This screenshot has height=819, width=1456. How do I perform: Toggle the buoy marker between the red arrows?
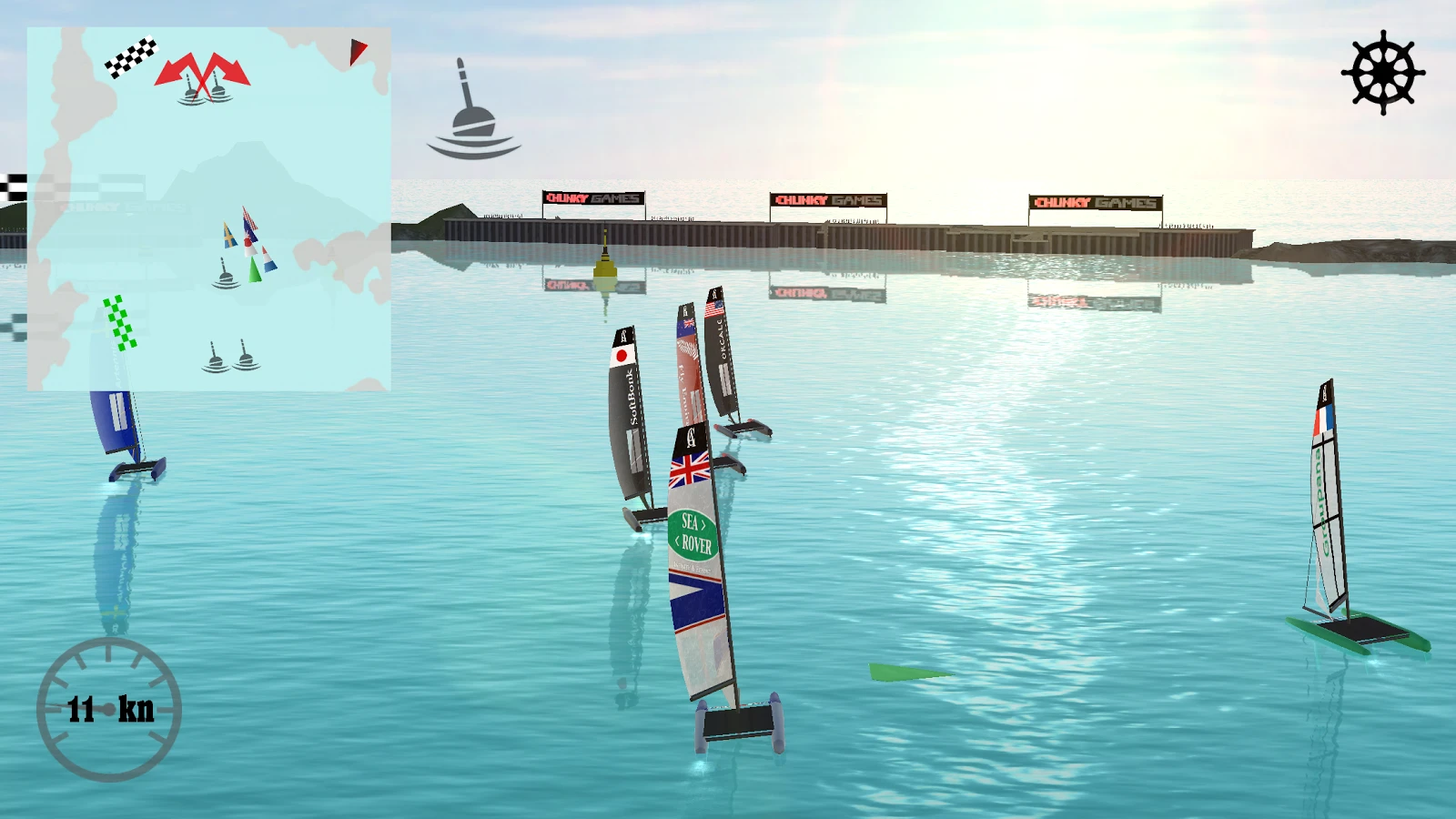tap(202, 89)
